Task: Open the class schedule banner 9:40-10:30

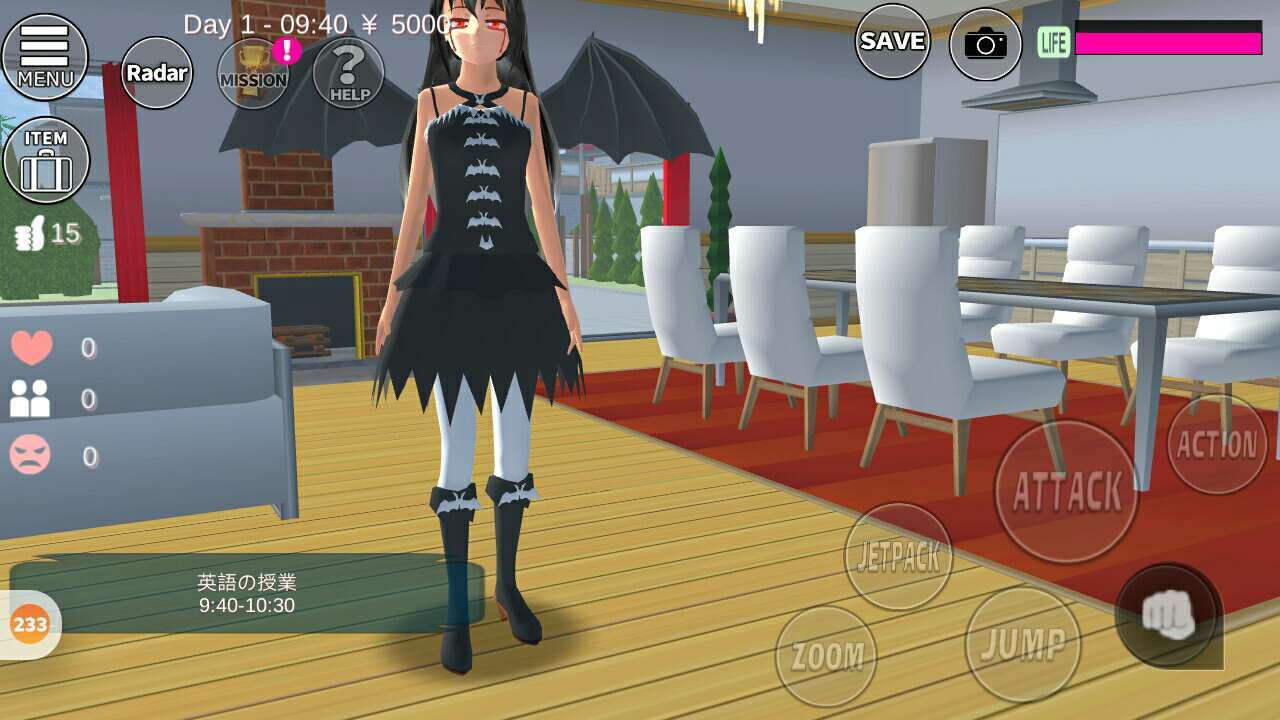Action: (246, 593)
